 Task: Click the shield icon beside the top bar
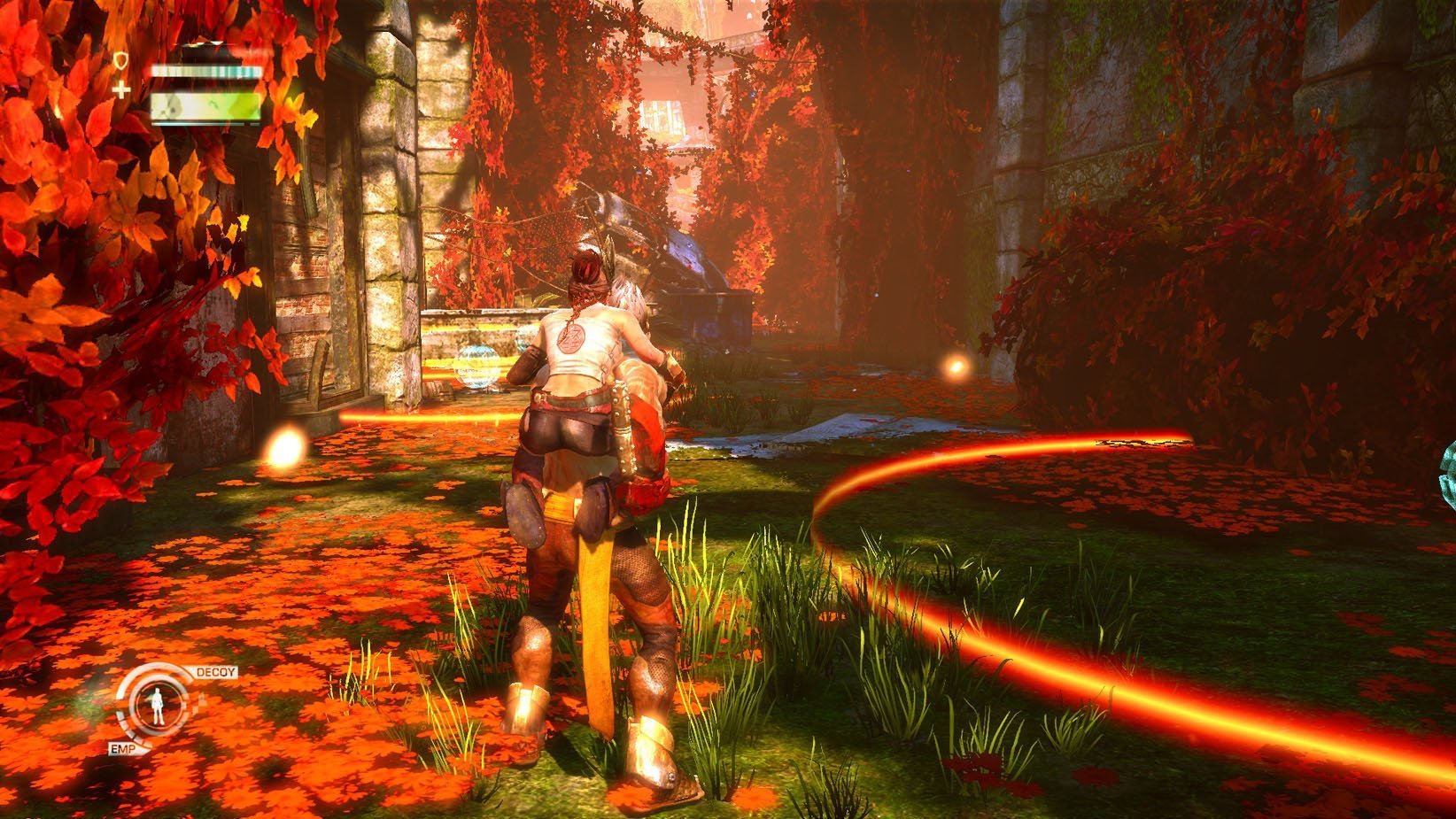(121, 60)
